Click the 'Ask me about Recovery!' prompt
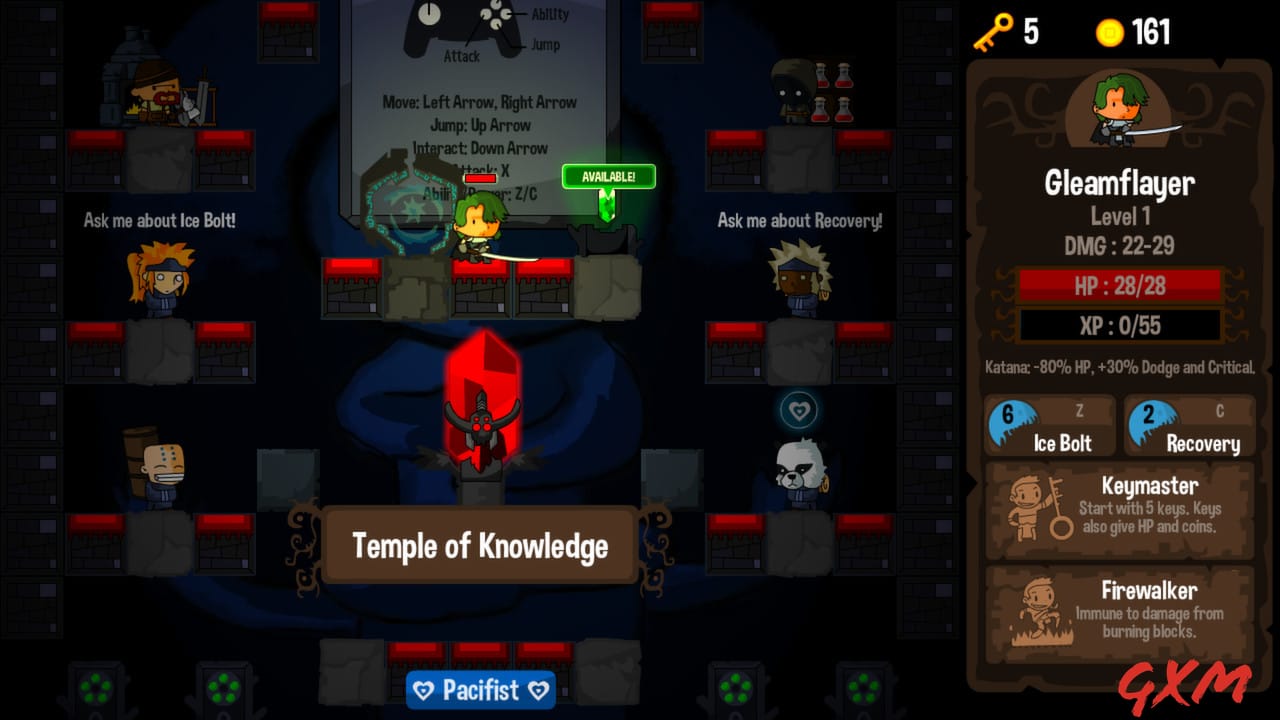Viewport: 1280px width, 720px height. pyautogui.click(x=800, y=221)
